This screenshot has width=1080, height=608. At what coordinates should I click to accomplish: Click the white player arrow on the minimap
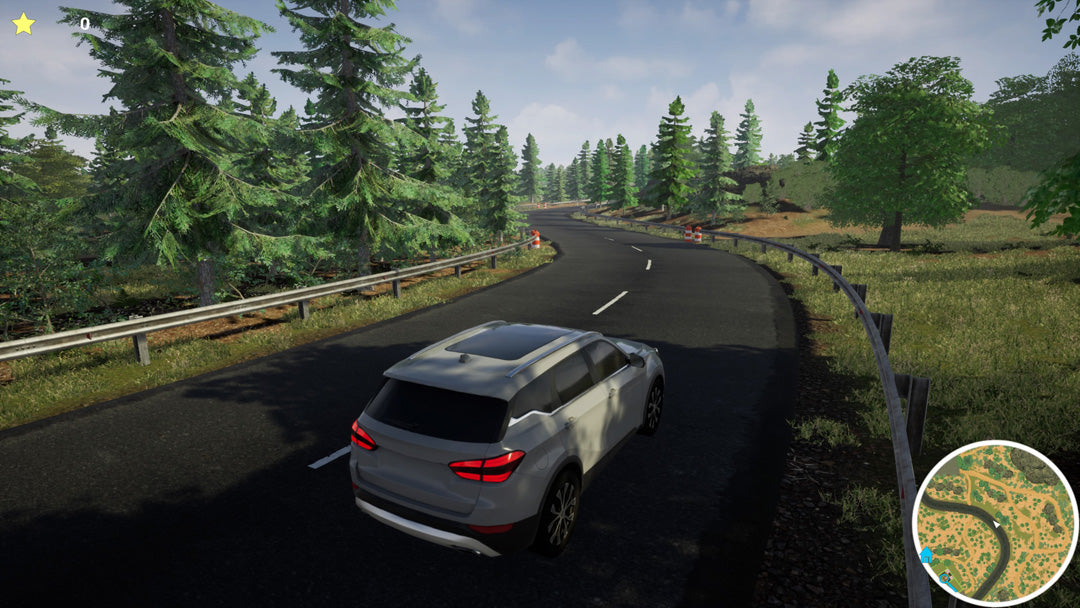pos(994,523)
